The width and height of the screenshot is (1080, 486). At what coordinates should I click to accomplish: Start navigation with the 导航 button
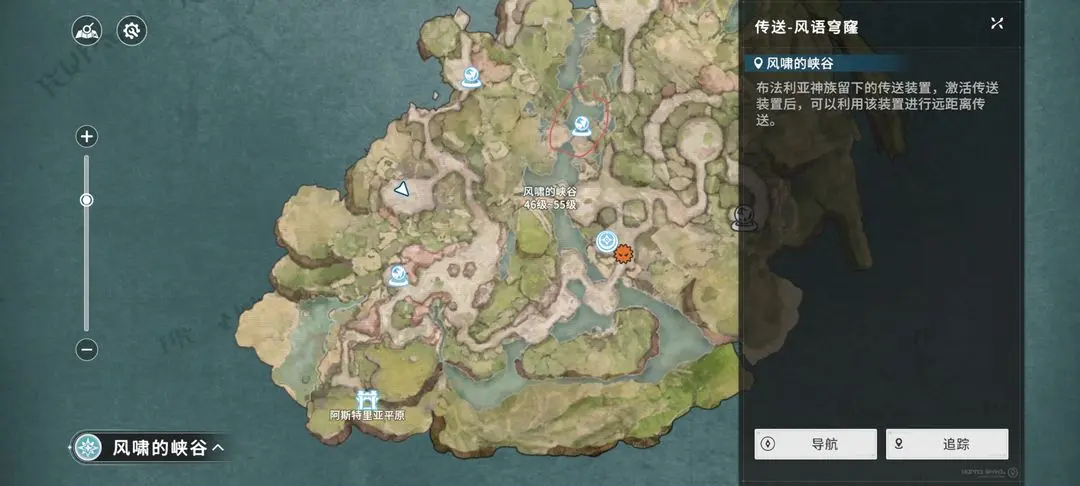(815, 444)
